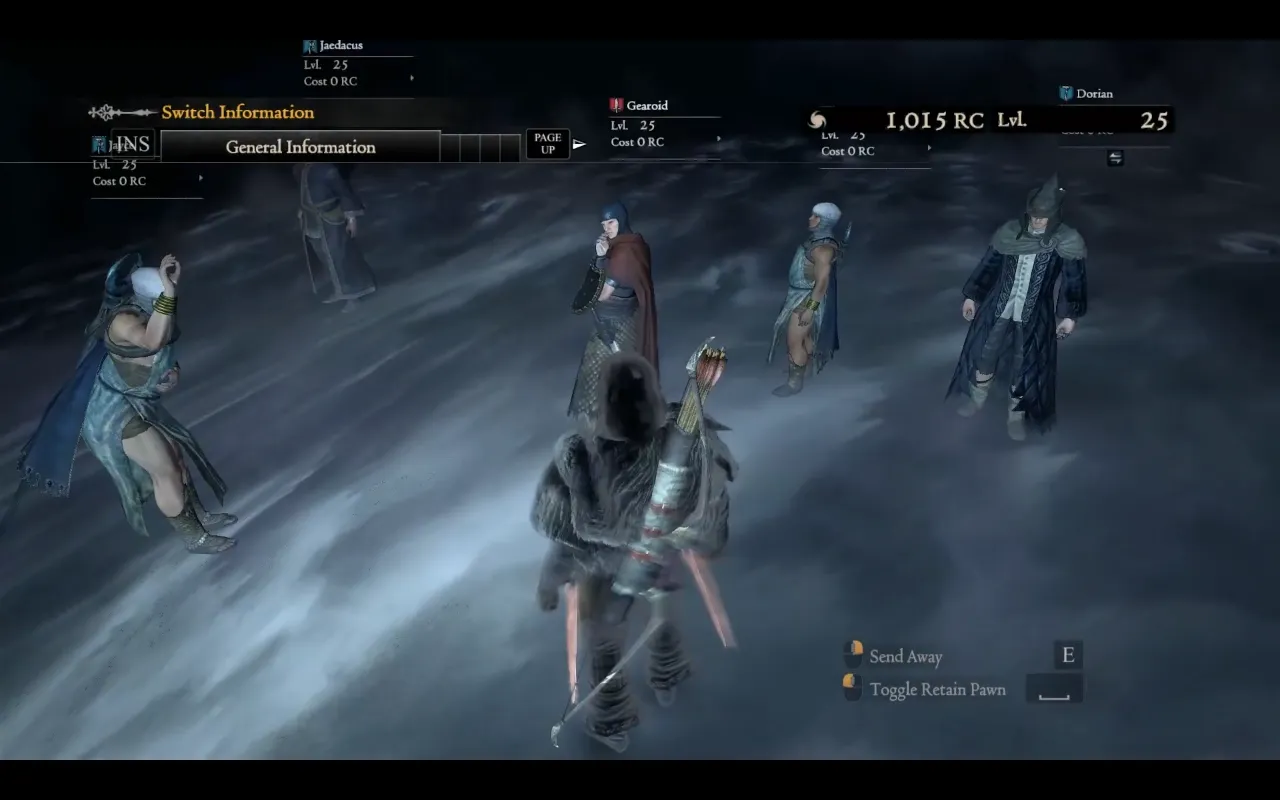Select the red class emblem next to Gearoid
Image resolution: width=1280 pixels, height=800 pixels.
(615, 104)
